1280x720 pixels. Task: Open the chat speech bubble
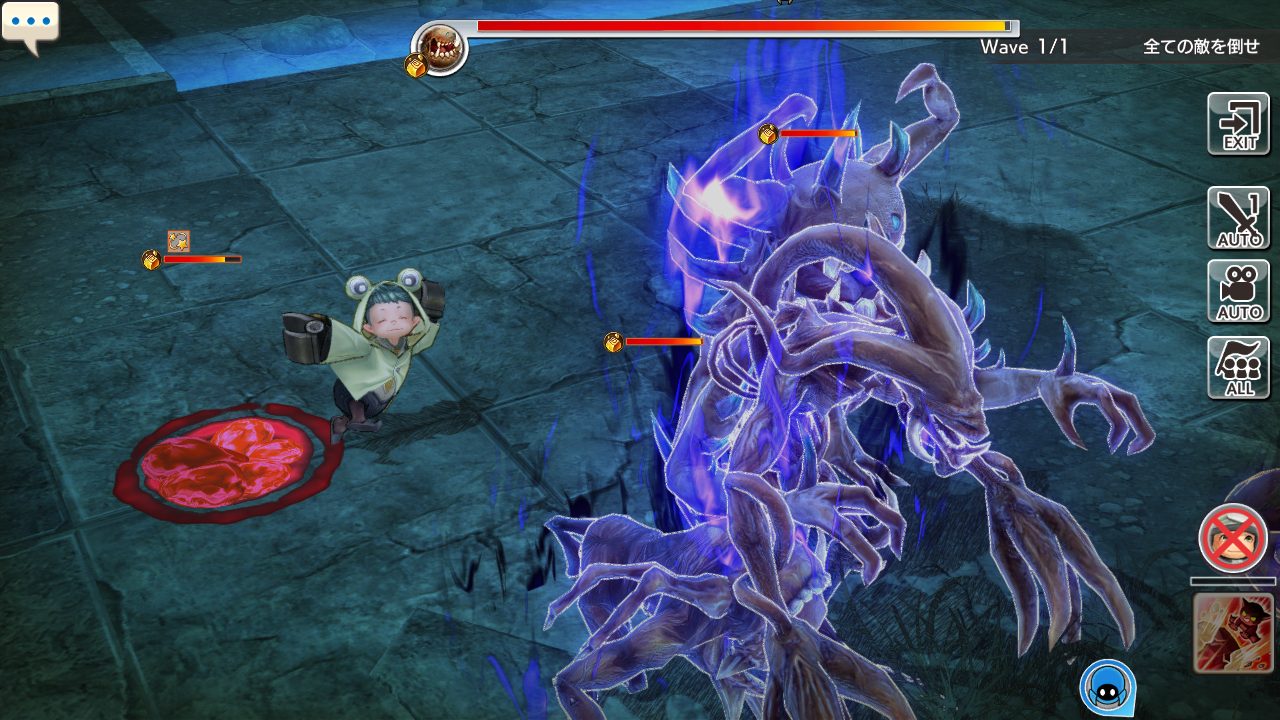[30, 25]
